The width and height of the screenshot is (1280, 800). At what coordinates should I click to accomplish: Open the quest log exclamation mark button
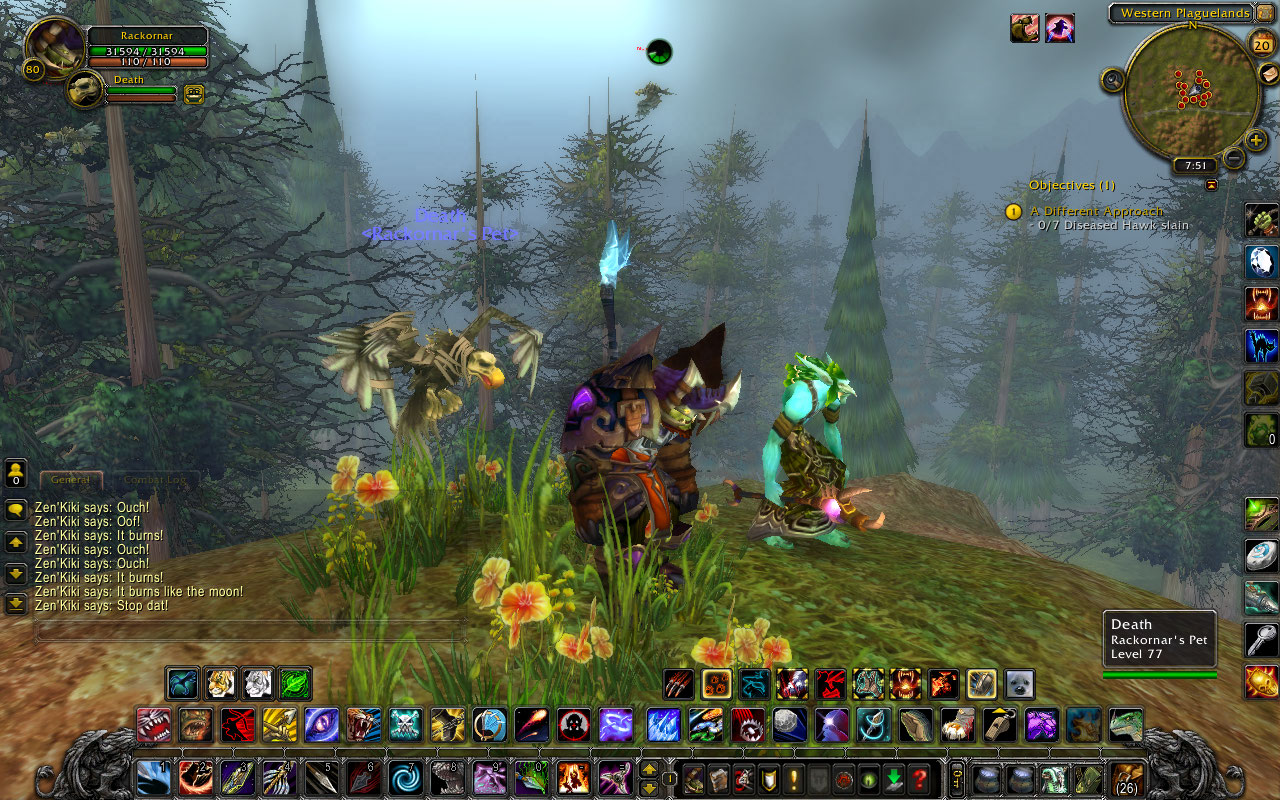click(795, 778)
